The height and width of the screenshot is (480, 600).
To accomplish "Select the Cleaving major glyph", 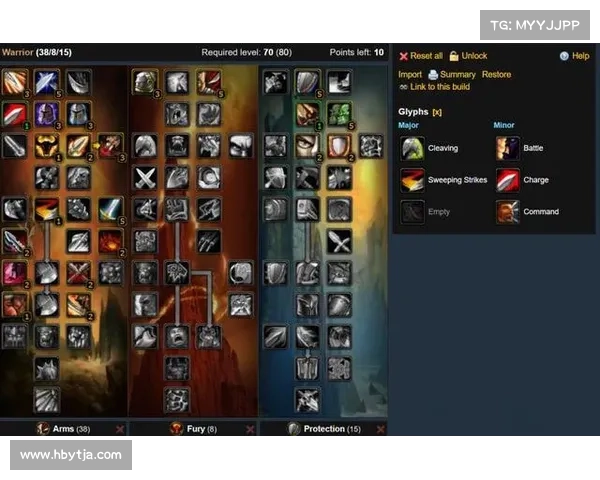I will pyautogui.click(x=442, y=148).
